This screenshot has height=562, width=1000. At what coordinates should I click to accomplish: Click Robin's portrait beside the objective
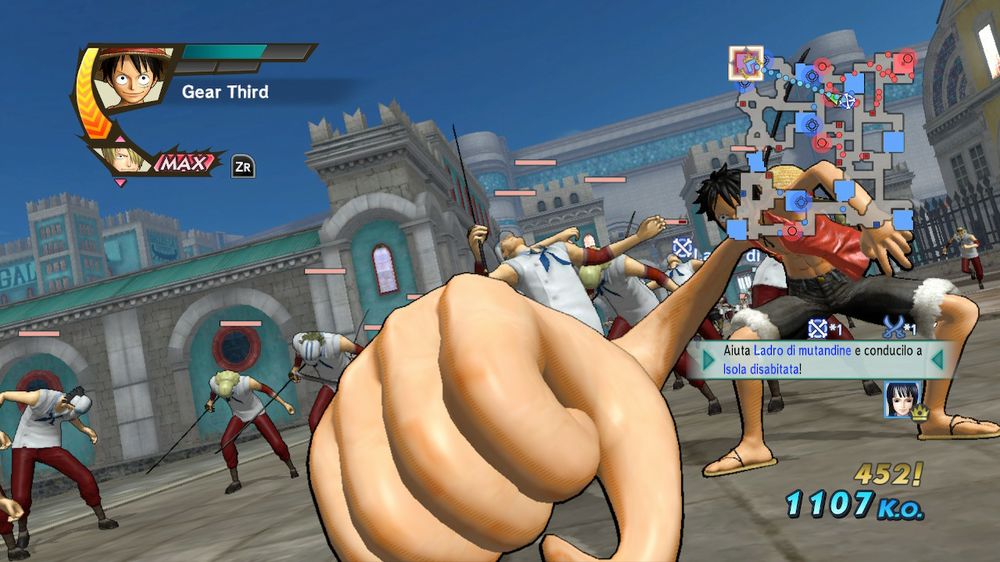[x=900, y=400]
